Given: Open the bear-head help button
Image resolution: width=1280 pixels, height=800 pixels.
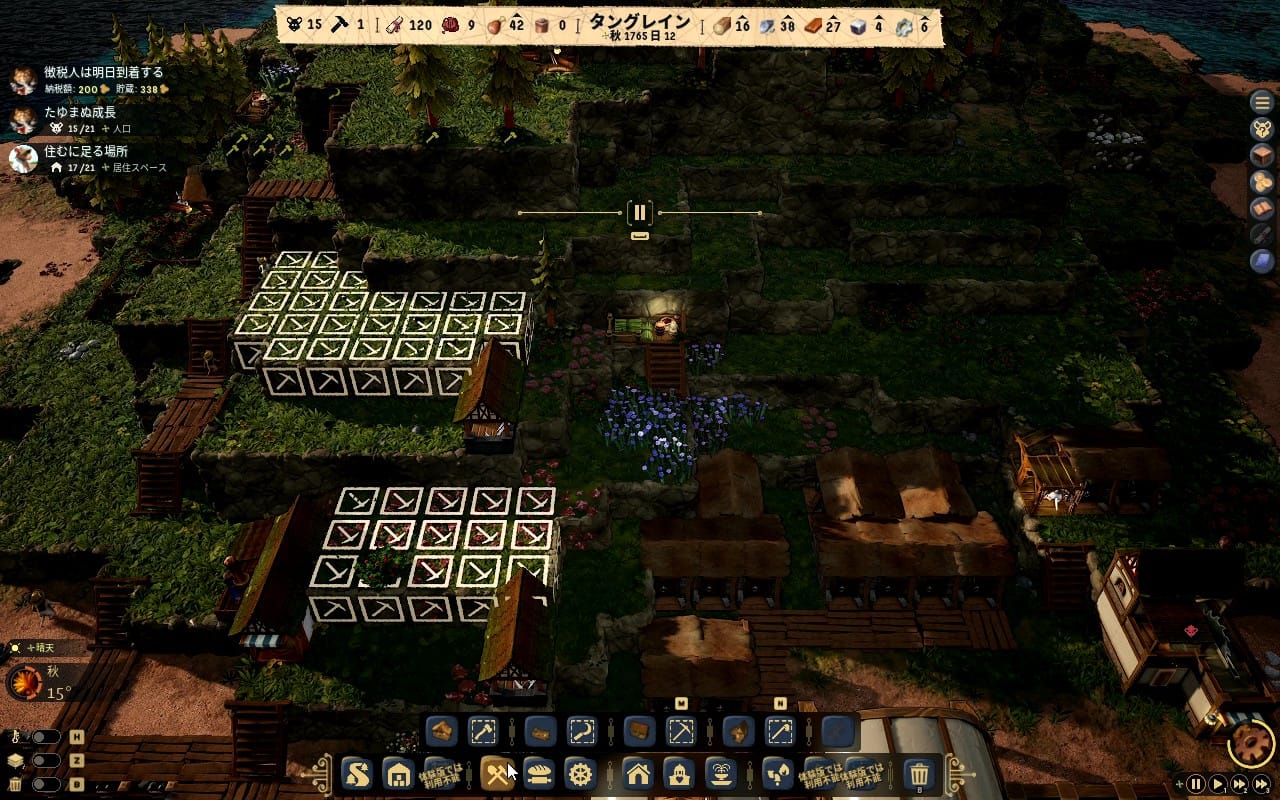Looking at the screenshot, I should point(1262,129).
